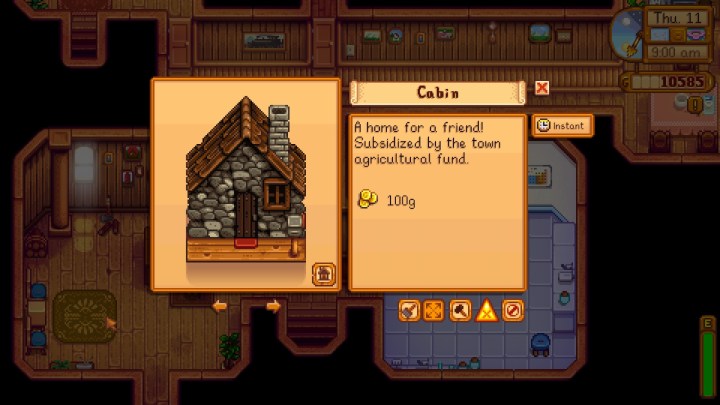Change the cabin's appearance skin
This screenshot has width=720, height=405.
pyautogui.click(x=323, y=274)
